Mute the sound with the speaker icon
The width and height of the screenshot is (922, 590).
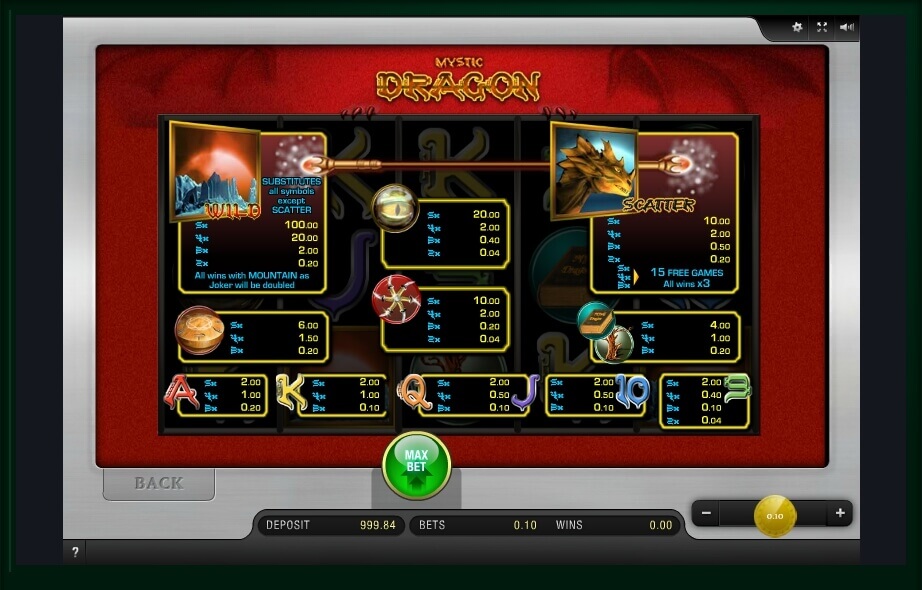point(847,27)
